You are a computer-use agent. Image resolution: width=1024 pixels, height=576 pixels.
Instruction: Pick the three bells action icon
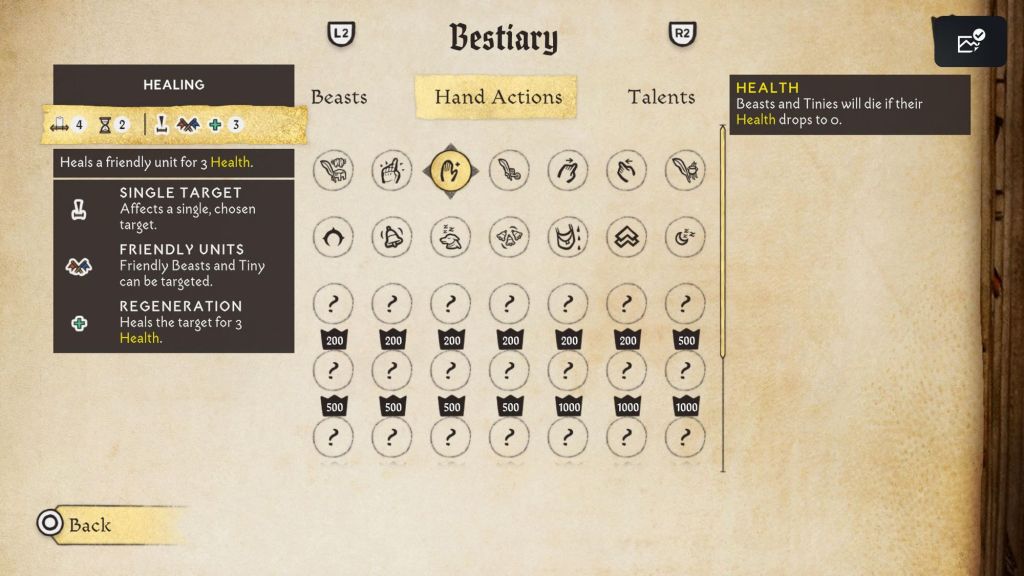click(x=509, y=237)
